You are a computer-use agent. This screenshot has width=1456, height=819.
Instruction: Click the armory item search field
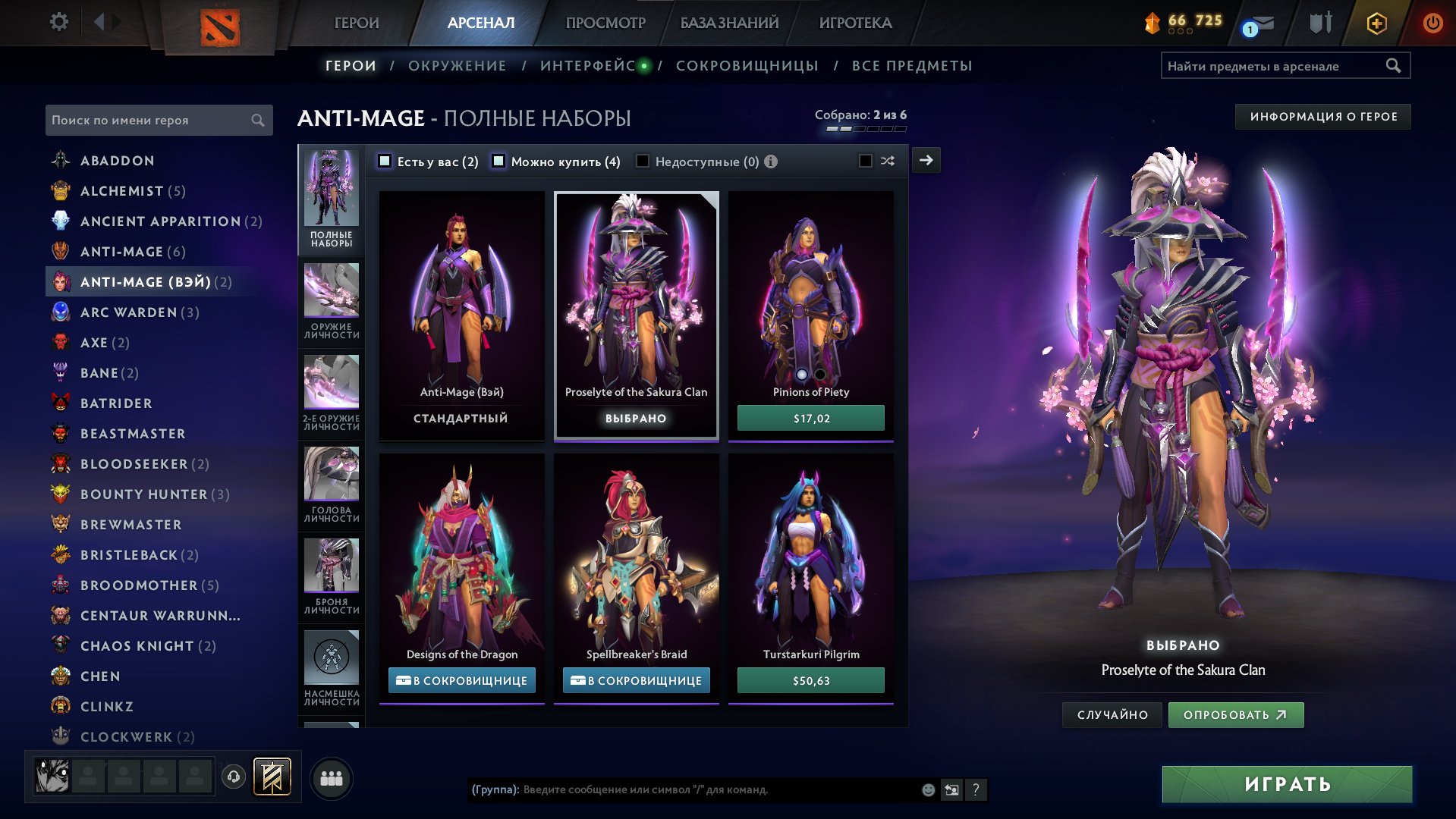1273,66
